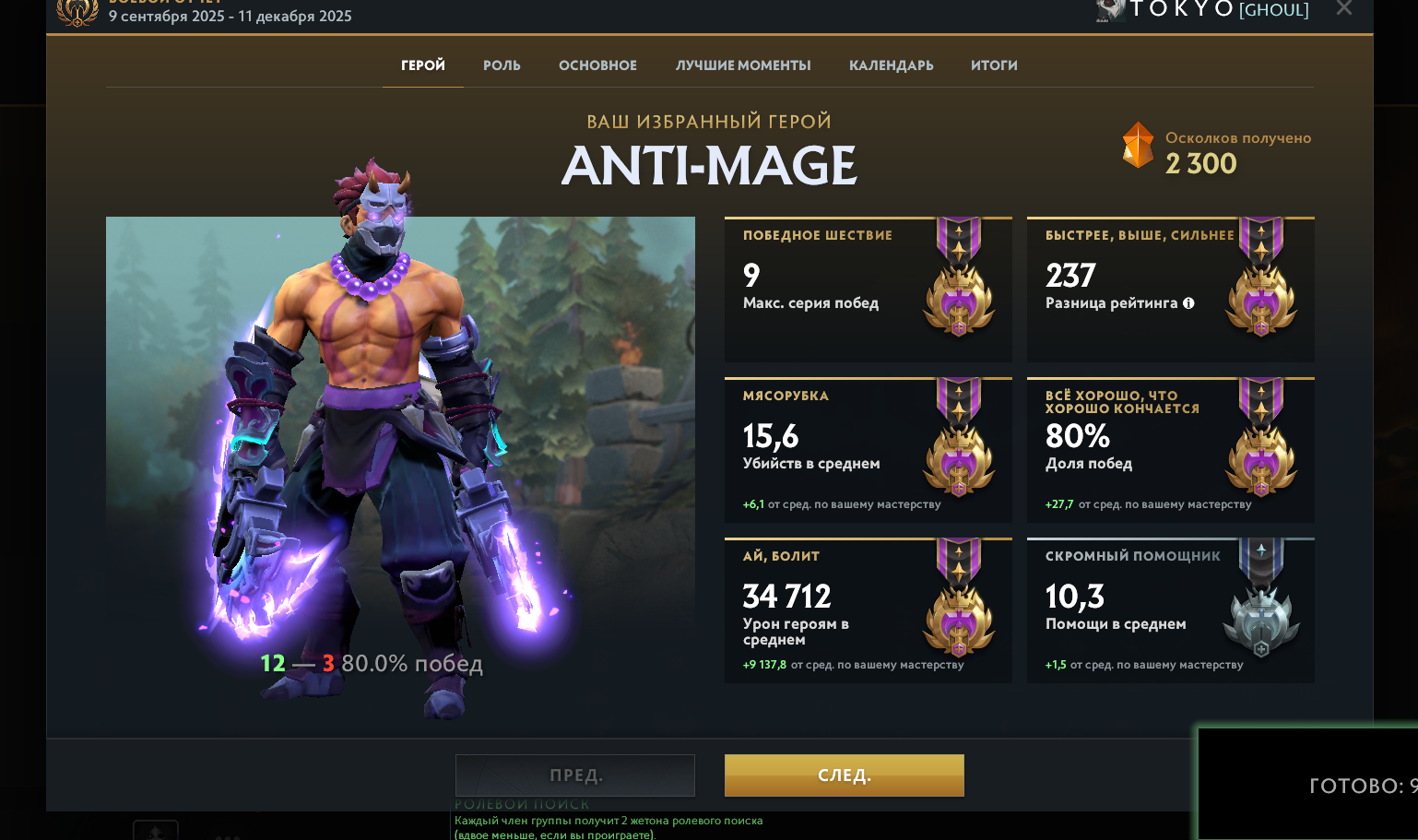Select the Основное tab
The image size is (1418, 840).
[597, 65]
